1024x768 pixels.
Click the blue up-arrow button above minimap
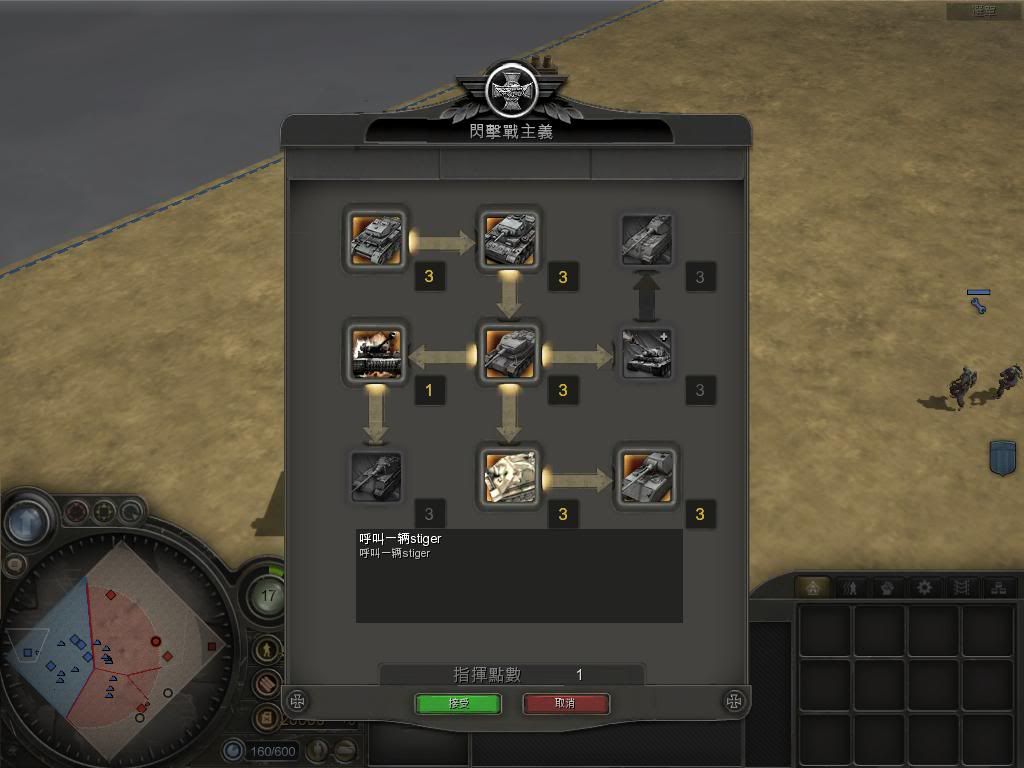tap(28, 521)
